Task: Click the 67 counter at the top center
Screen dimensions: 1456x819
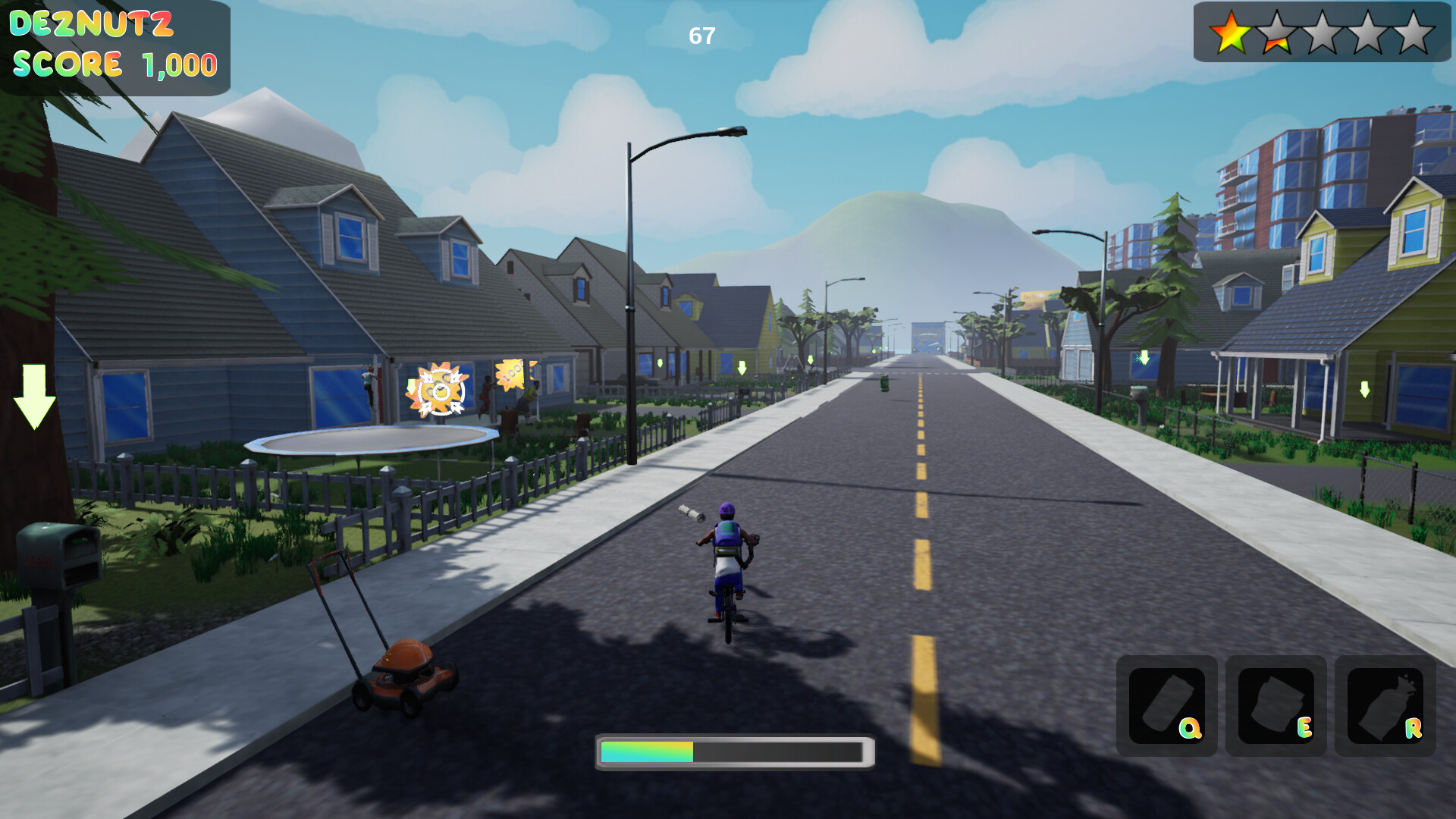Action: [700, 33]
